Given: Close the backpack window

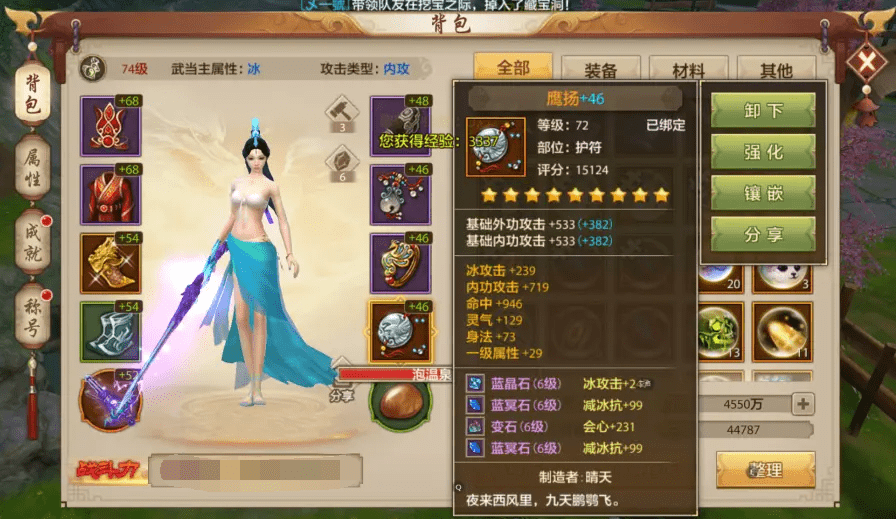Looking at the screenshot, I should click(x=864, y=64).
